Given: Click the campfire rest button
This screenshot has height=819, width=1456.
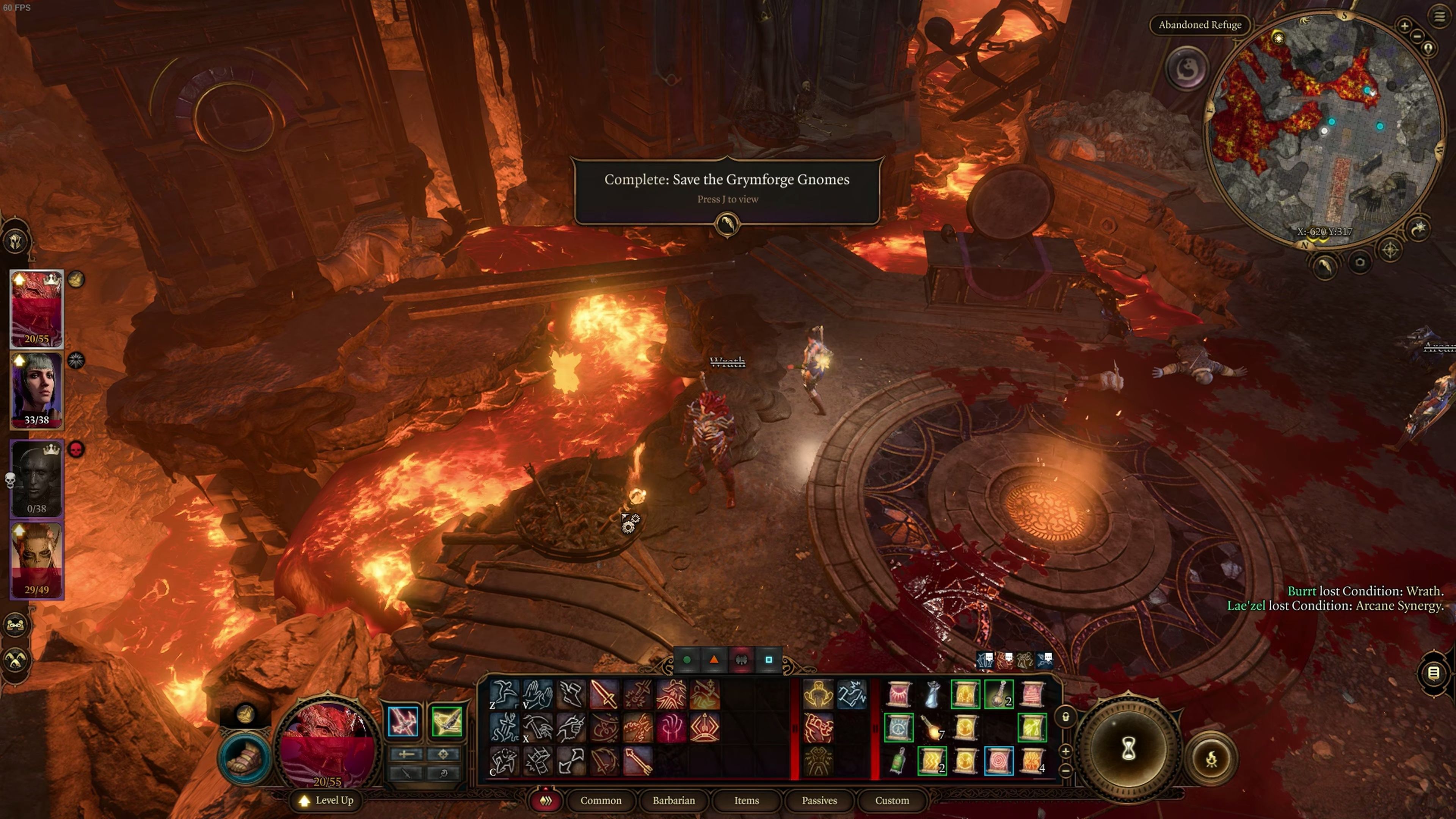Looking at the screenshot, I should click(1211, 759).
